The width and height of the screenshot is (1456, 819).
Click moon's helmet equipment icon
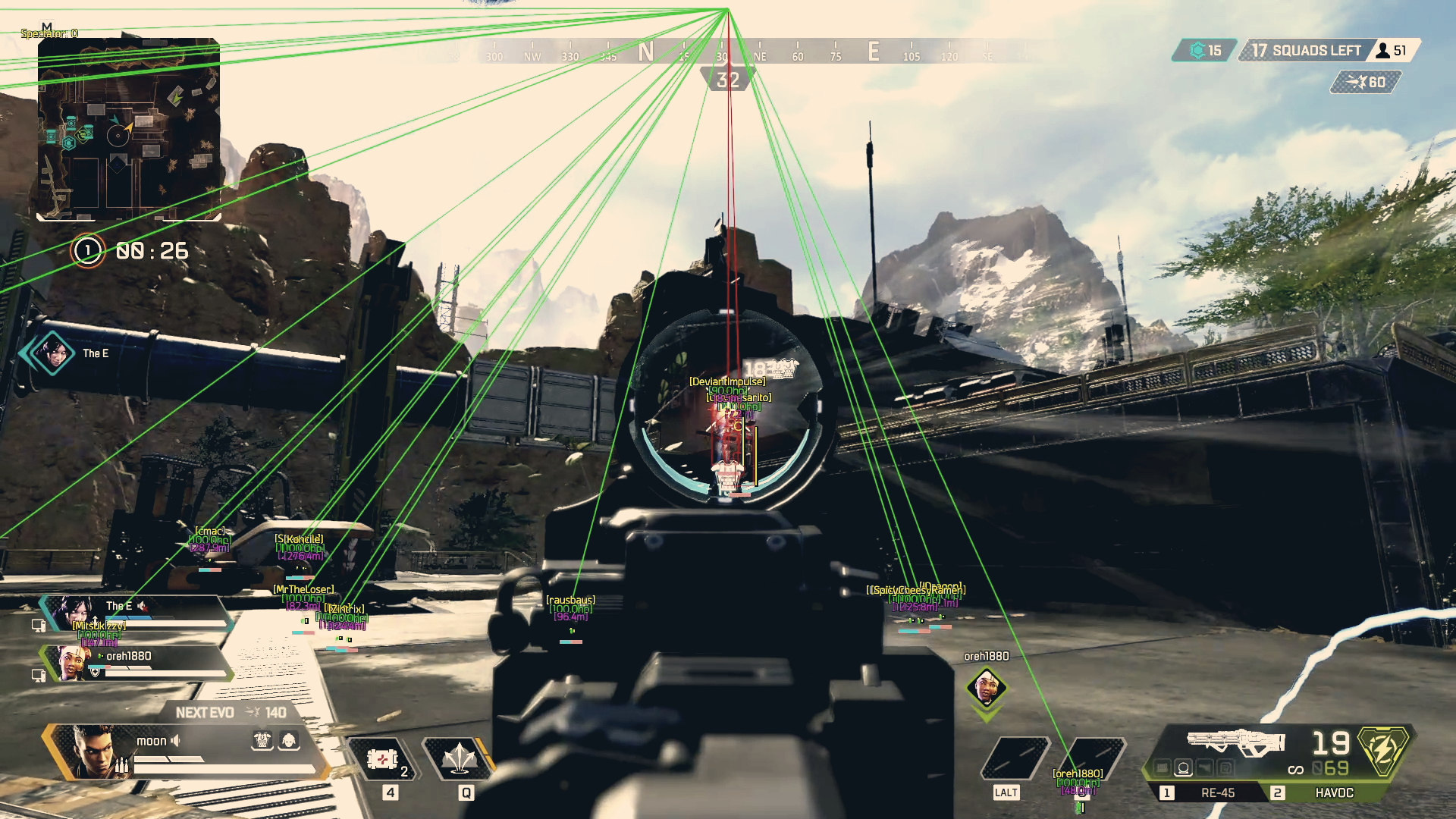point(289,741)
